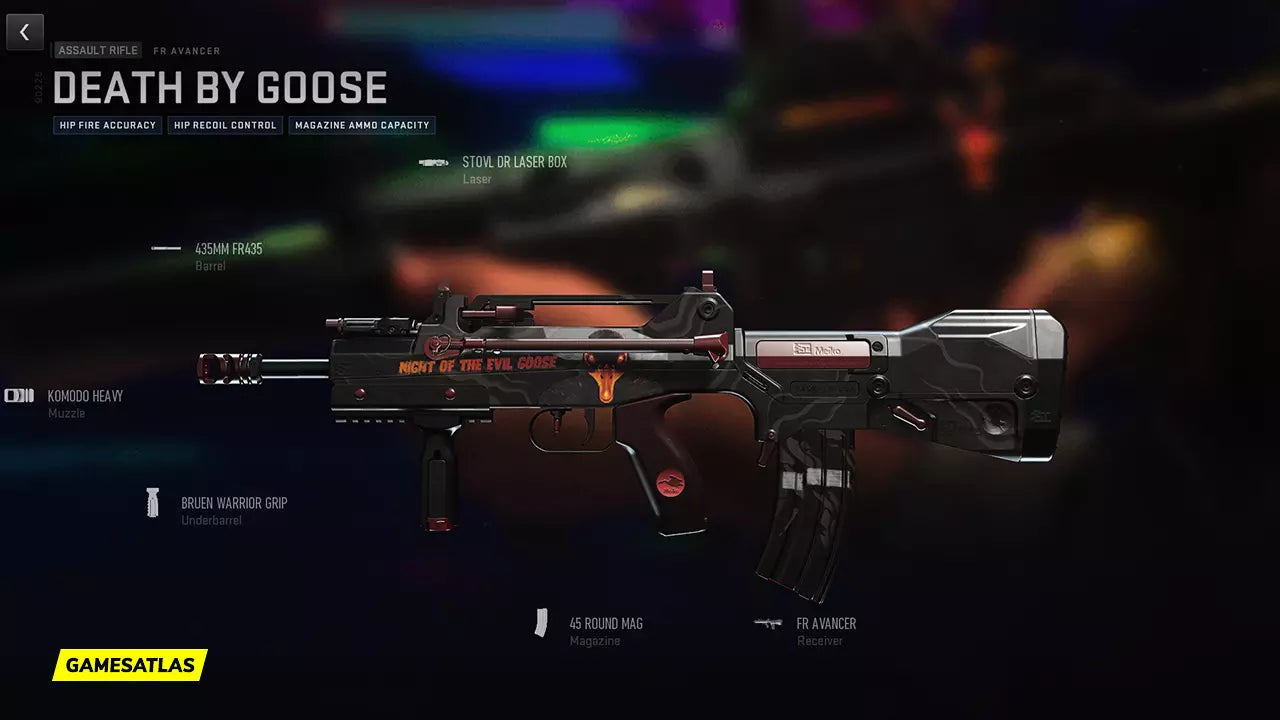Go back using the arrow button
The image size is (1280, 720).
tap(25, 32)
